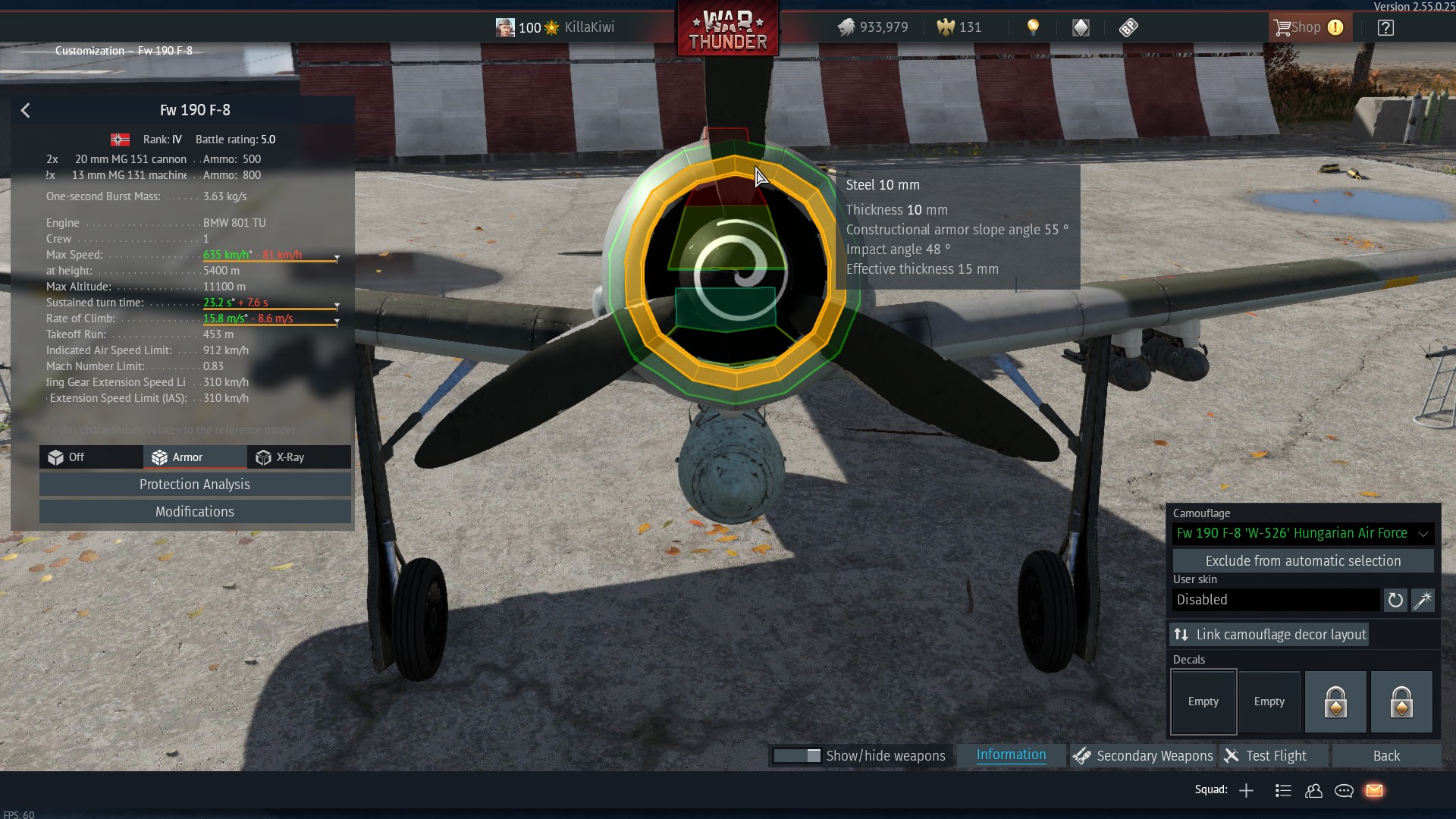The width and height of the screenshot is (1456, 819).
Task: Click Exclude from automatic selection
Action: [1302, 561]
